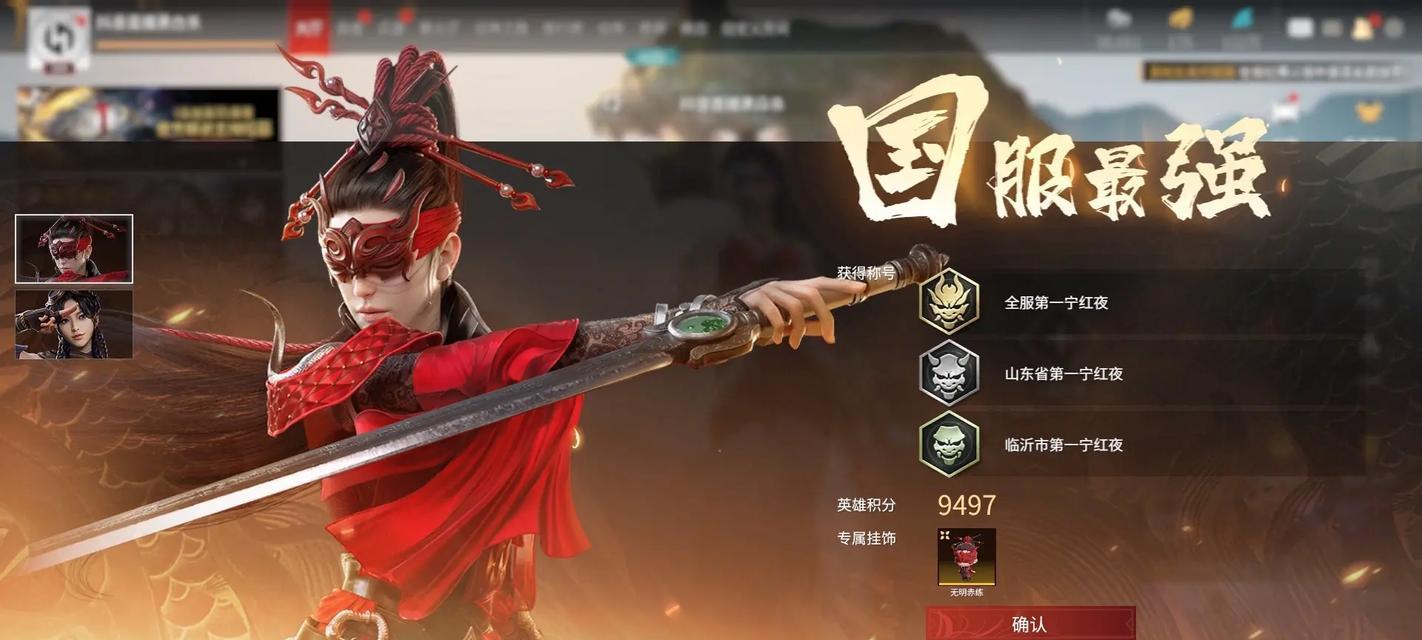1422x640 pixels.
Task: Select the 全服第一宁红夜 title
Action: 1055,302
